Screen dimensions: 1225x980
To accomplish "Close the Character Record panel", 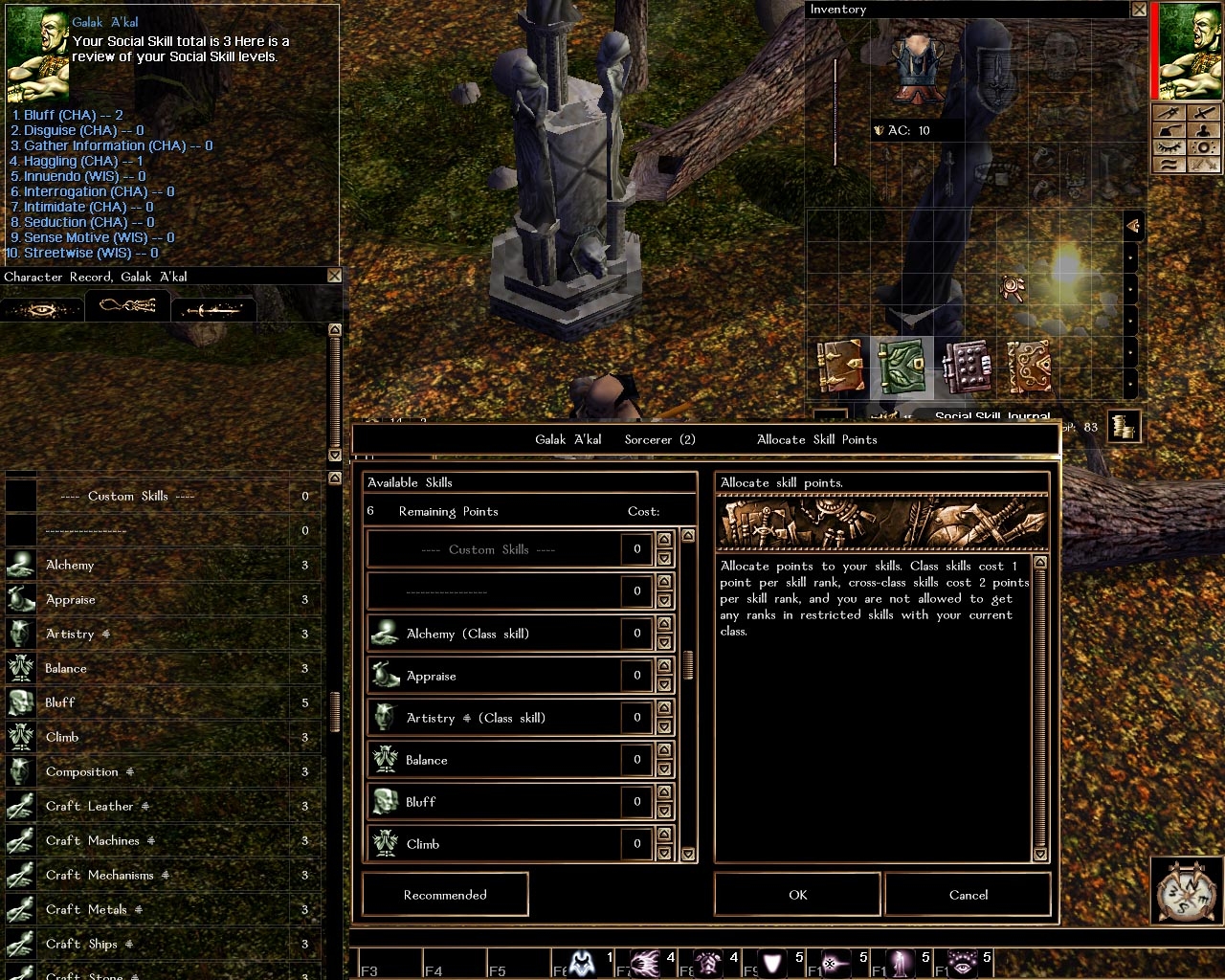I will coord(334,276).
